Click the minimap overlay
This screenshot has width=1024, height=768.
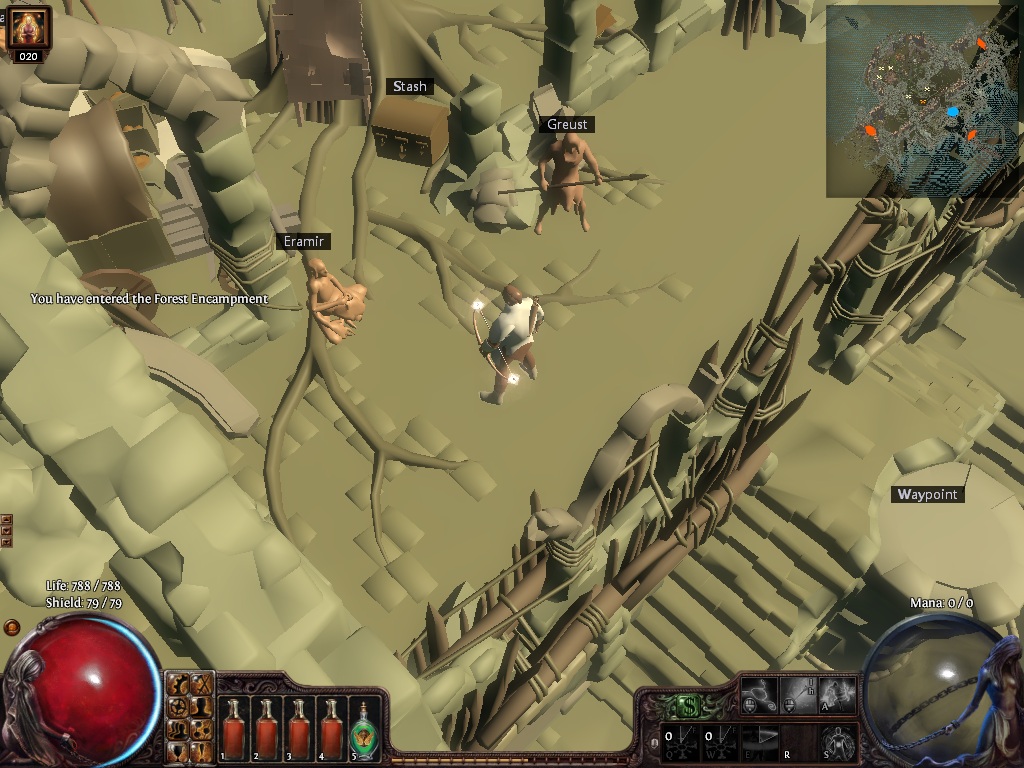point(922,102)
